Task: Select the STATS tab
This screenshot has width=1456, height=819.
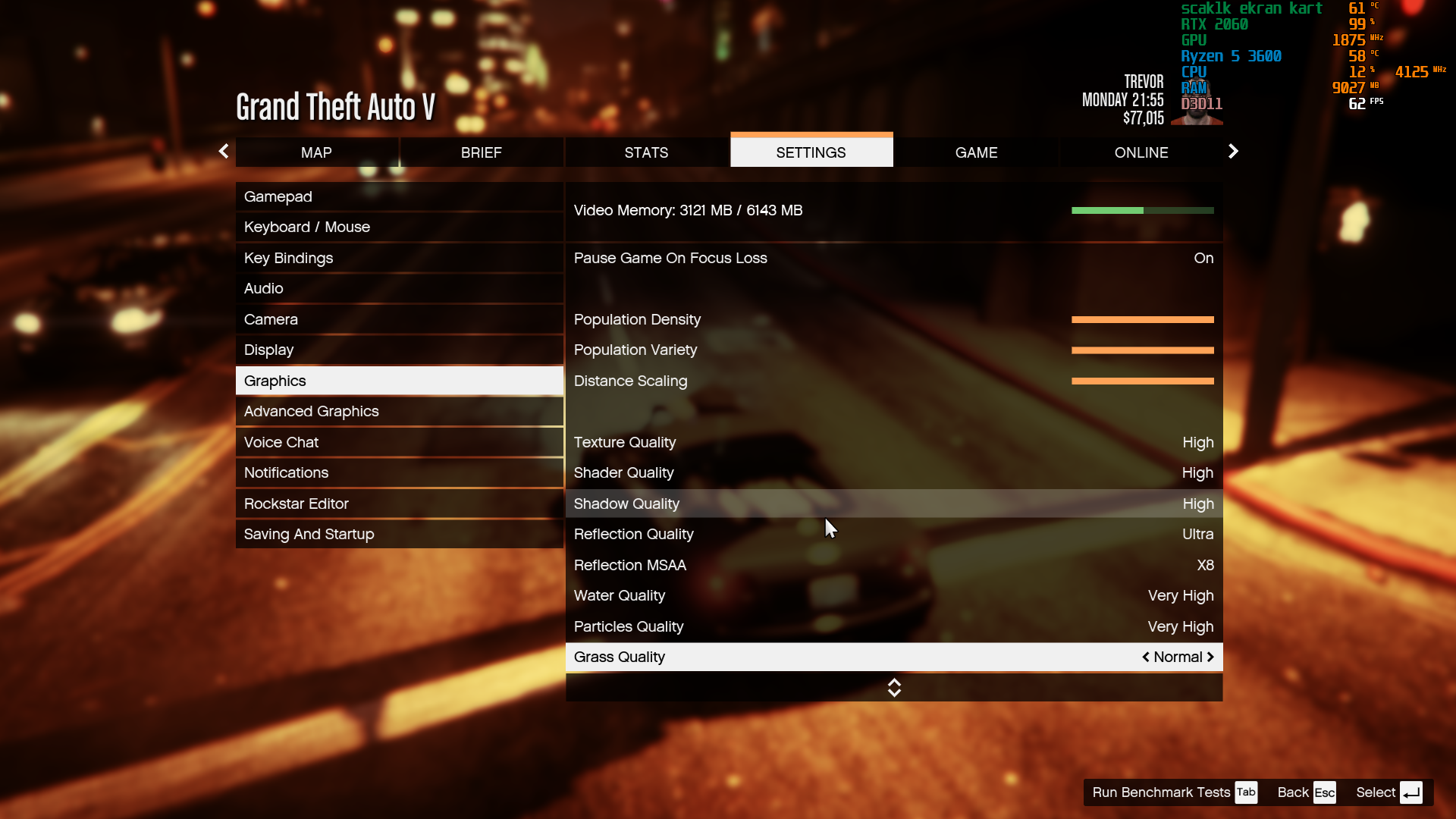Action: click(646, 152)
